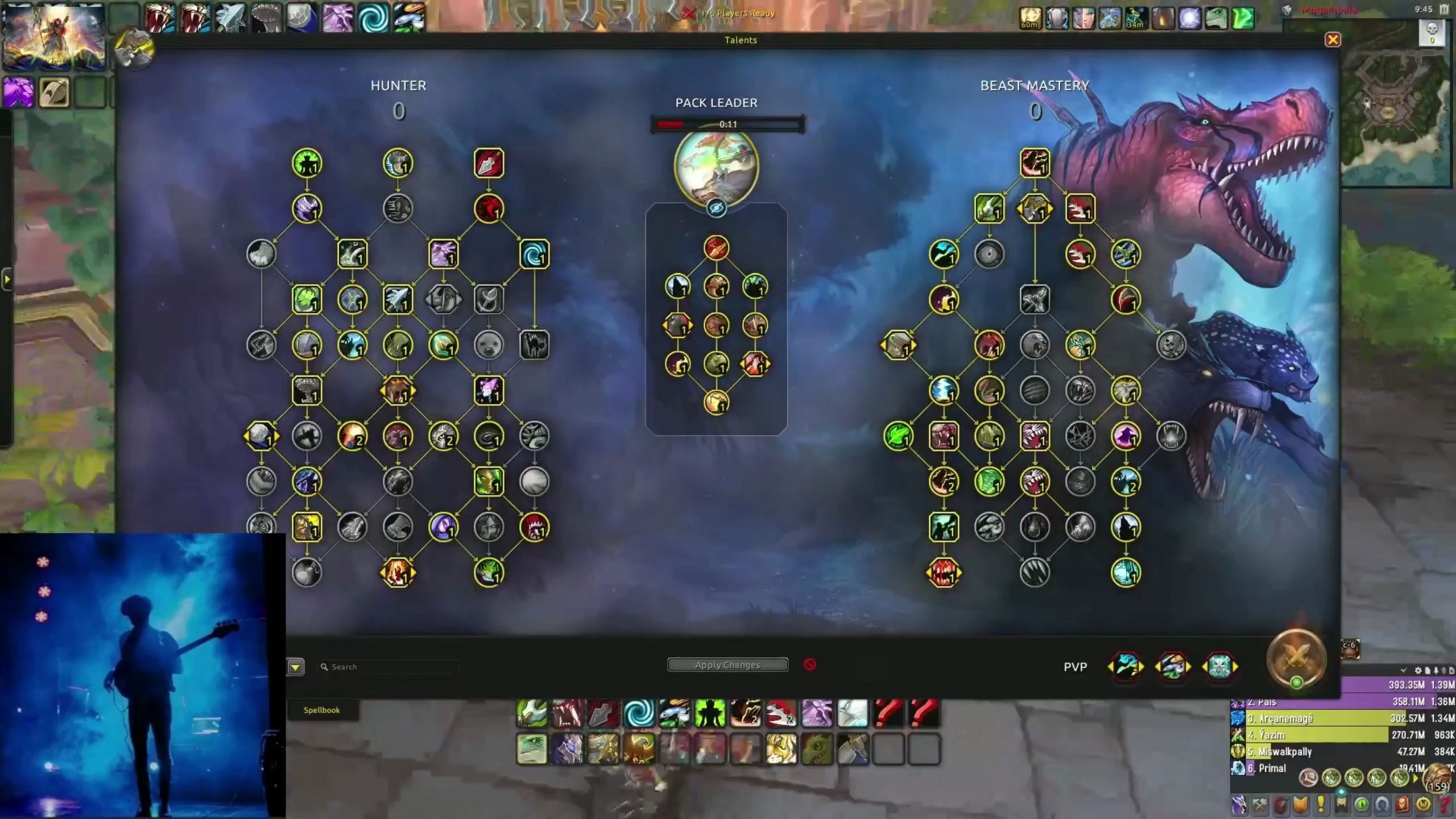Click the red reset changes icon

pos(810,664)
